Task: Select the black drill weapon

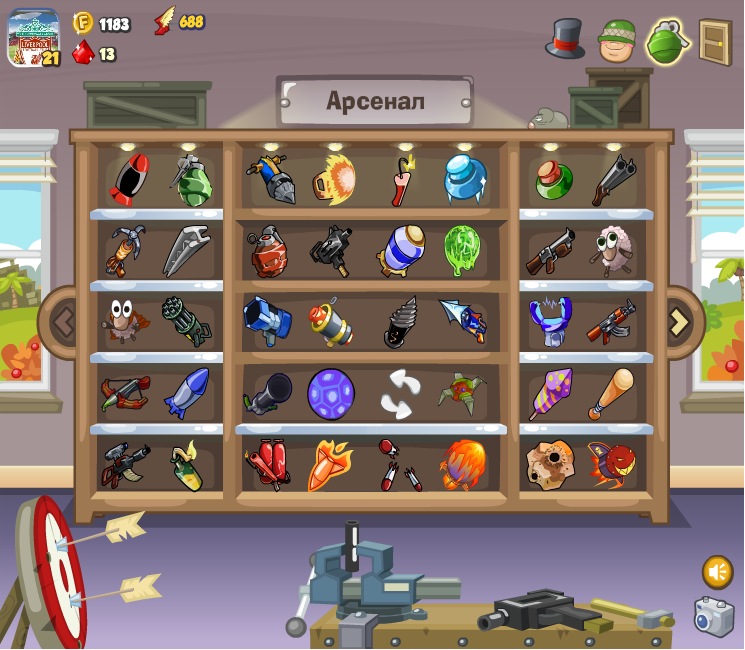Action: click(x=400, y=322)
